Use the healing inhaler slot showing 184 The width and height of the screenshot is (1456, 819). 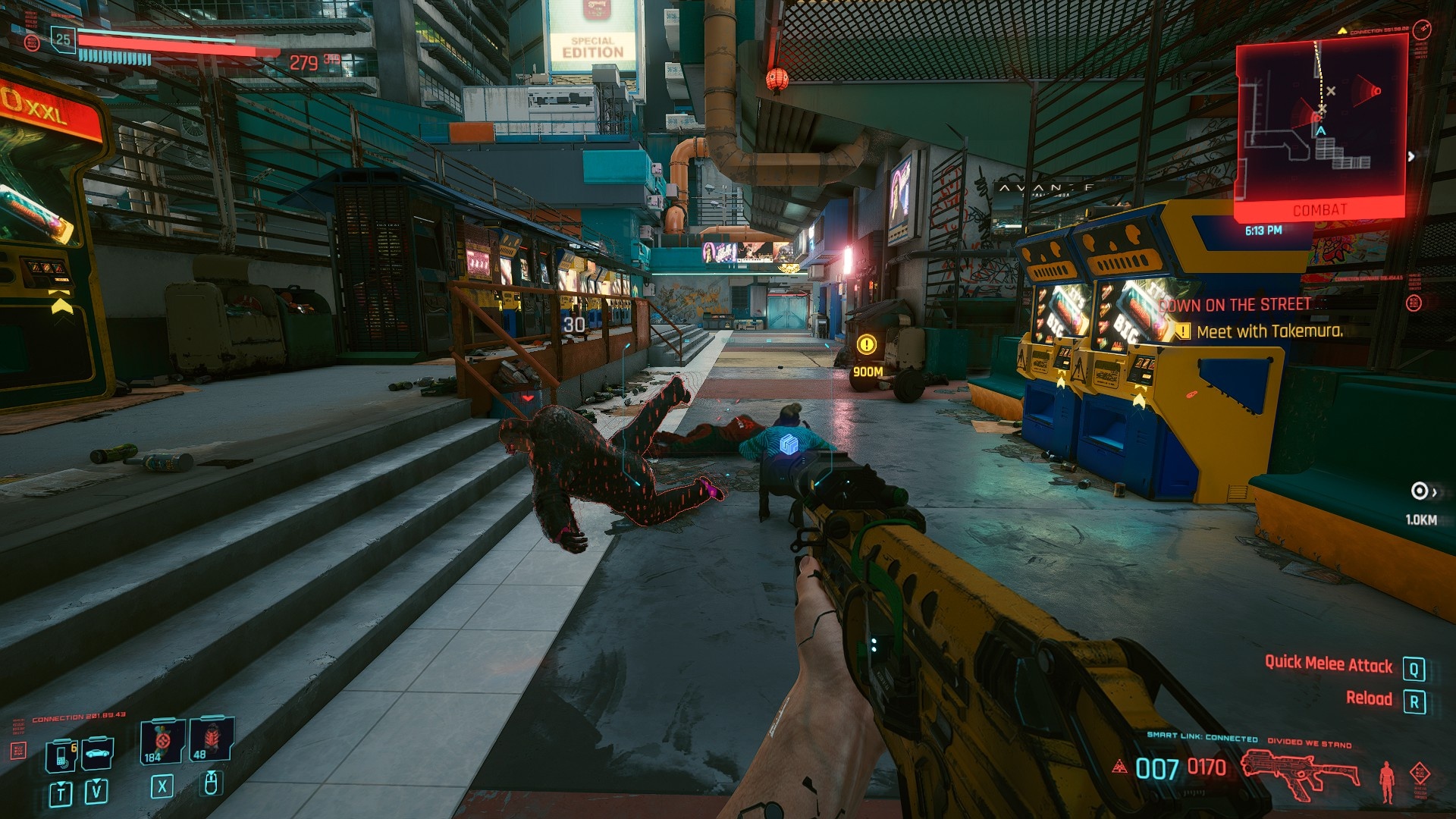pos(162,741)
